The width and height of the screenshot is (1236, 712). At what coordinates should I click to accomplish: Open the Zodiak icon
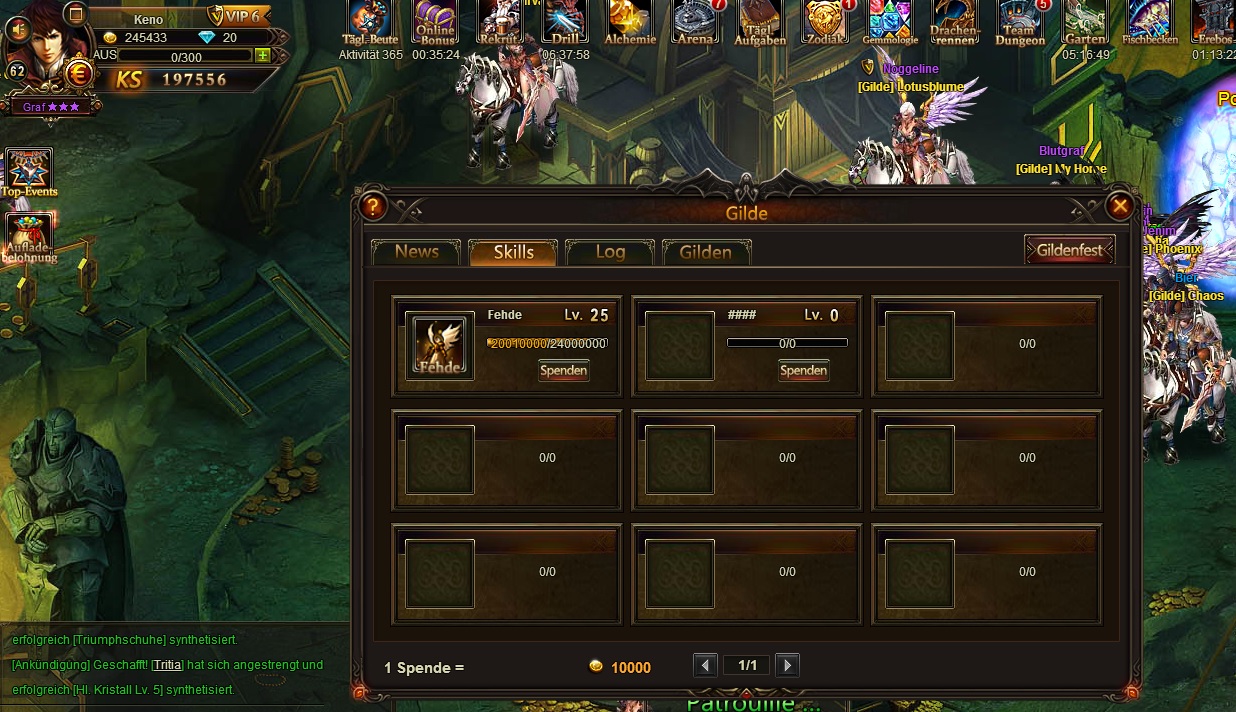pos(826,22)
